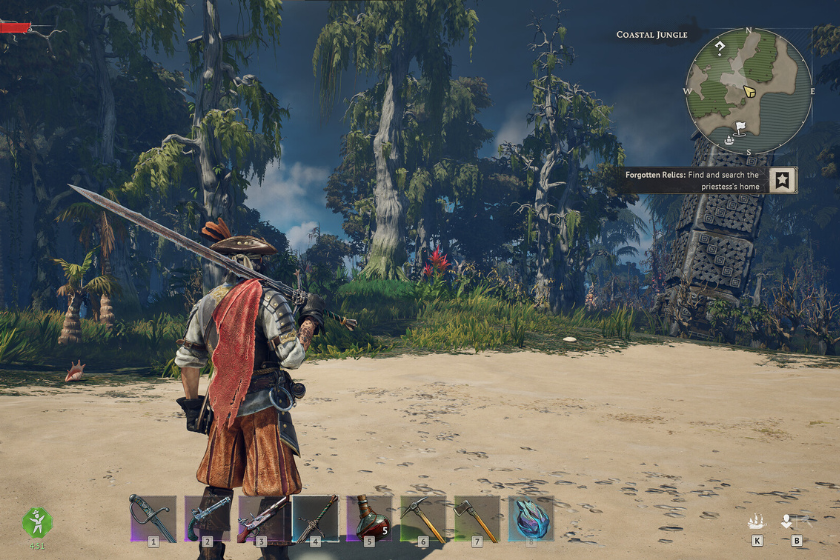
Task: Open the Coastal Jungle minimap
Action: click(748, 90)
